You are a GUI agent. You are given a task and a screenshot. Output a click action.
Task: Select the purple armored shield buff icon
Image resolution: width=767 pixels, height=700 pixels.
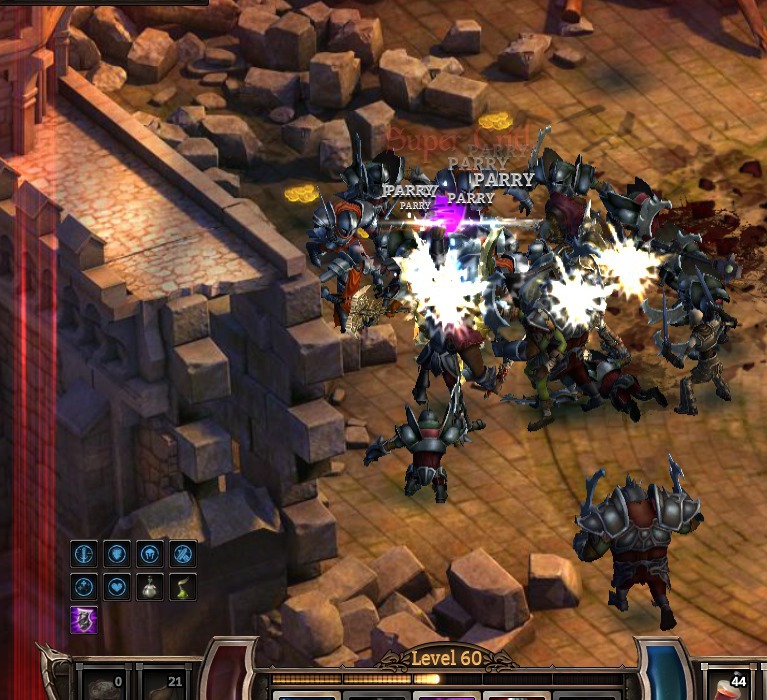[84, 619]
